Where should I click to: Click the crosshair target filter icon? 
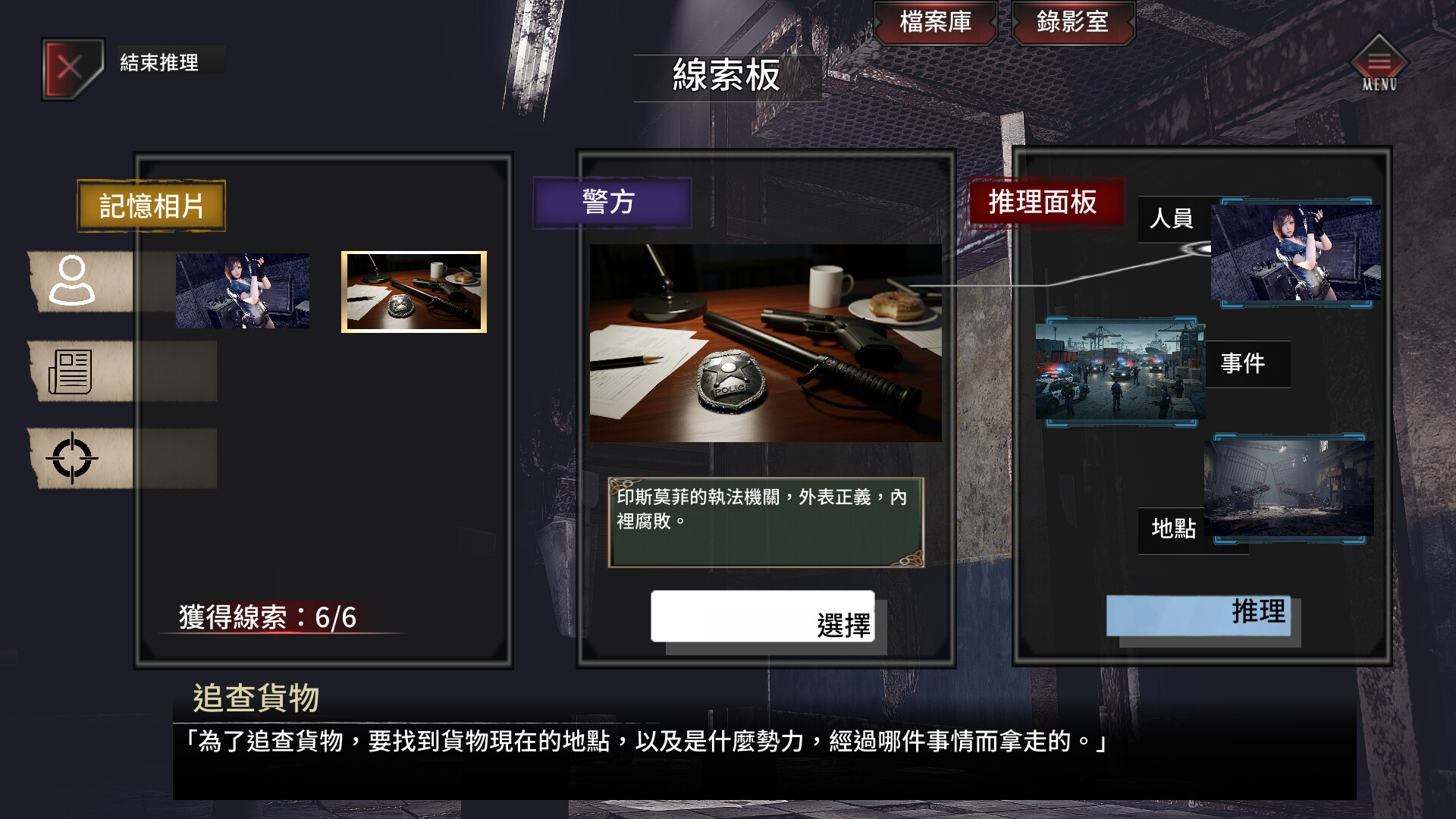point(74,457)
